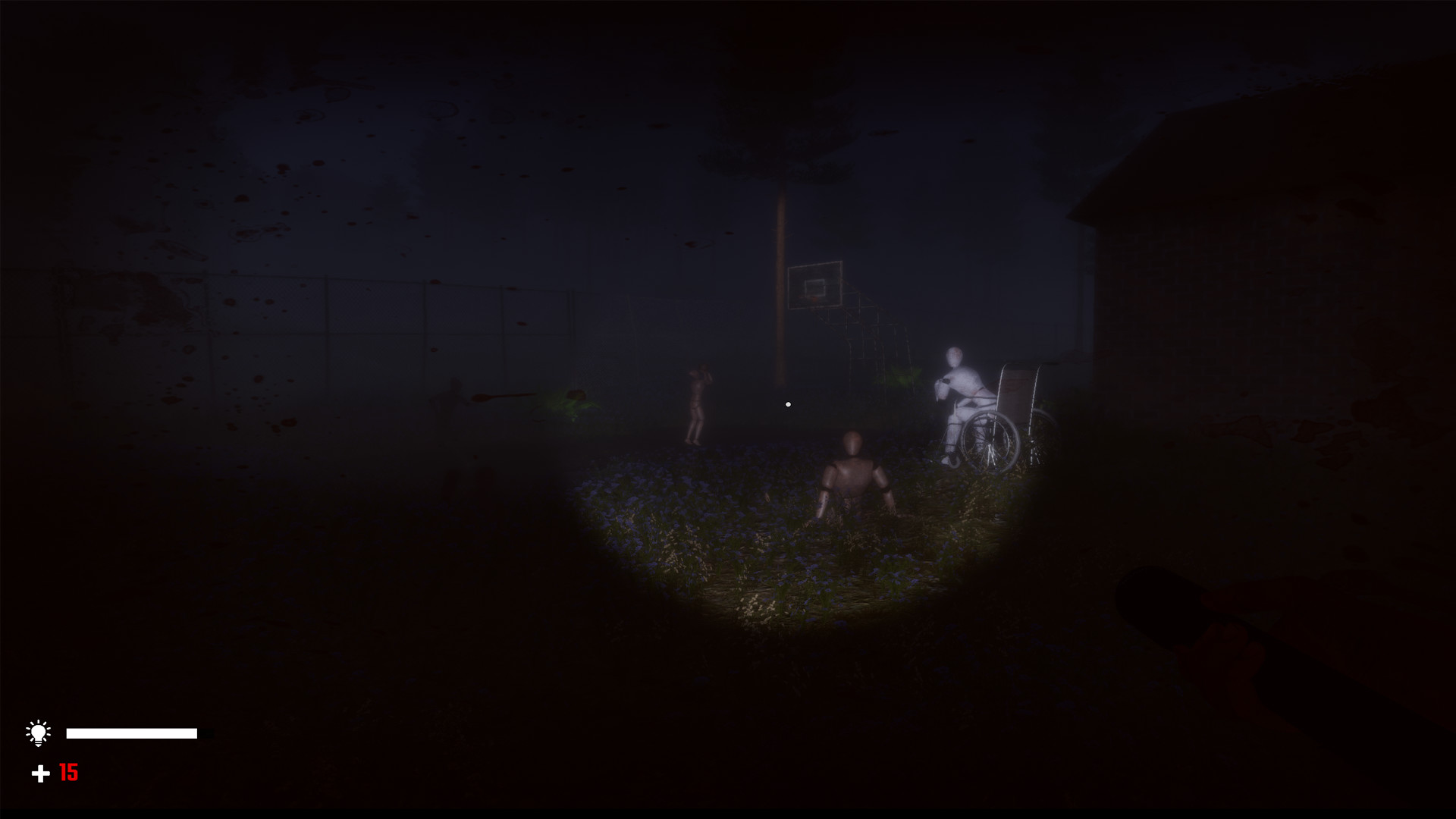Toggle the flashlight via the bulb icon
The width and height of the screenshot is (1456, 819).
(37, 733)
